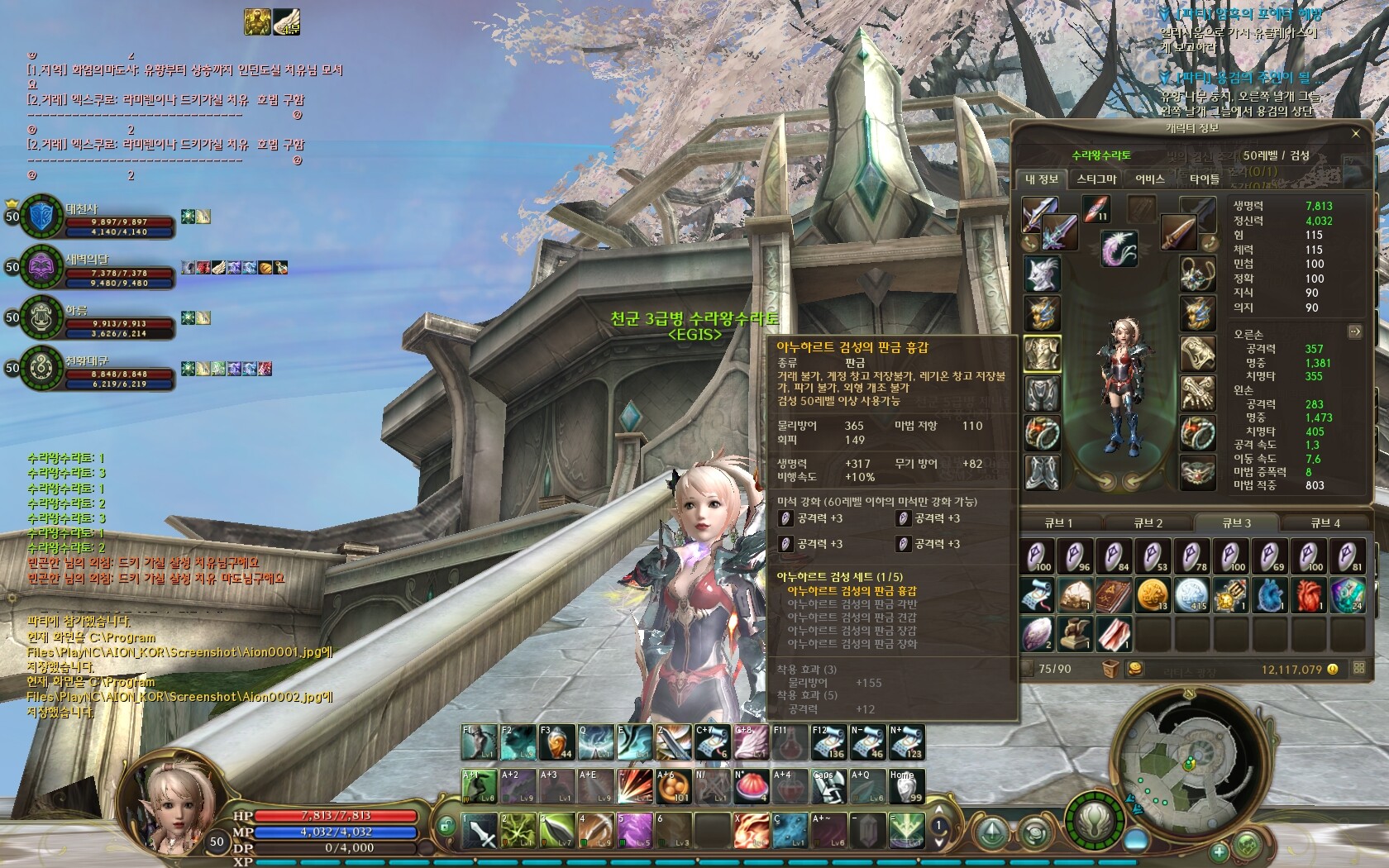Open the inventory trash bin
This screenshot has height=868, width=1389.
point(1110,668)
